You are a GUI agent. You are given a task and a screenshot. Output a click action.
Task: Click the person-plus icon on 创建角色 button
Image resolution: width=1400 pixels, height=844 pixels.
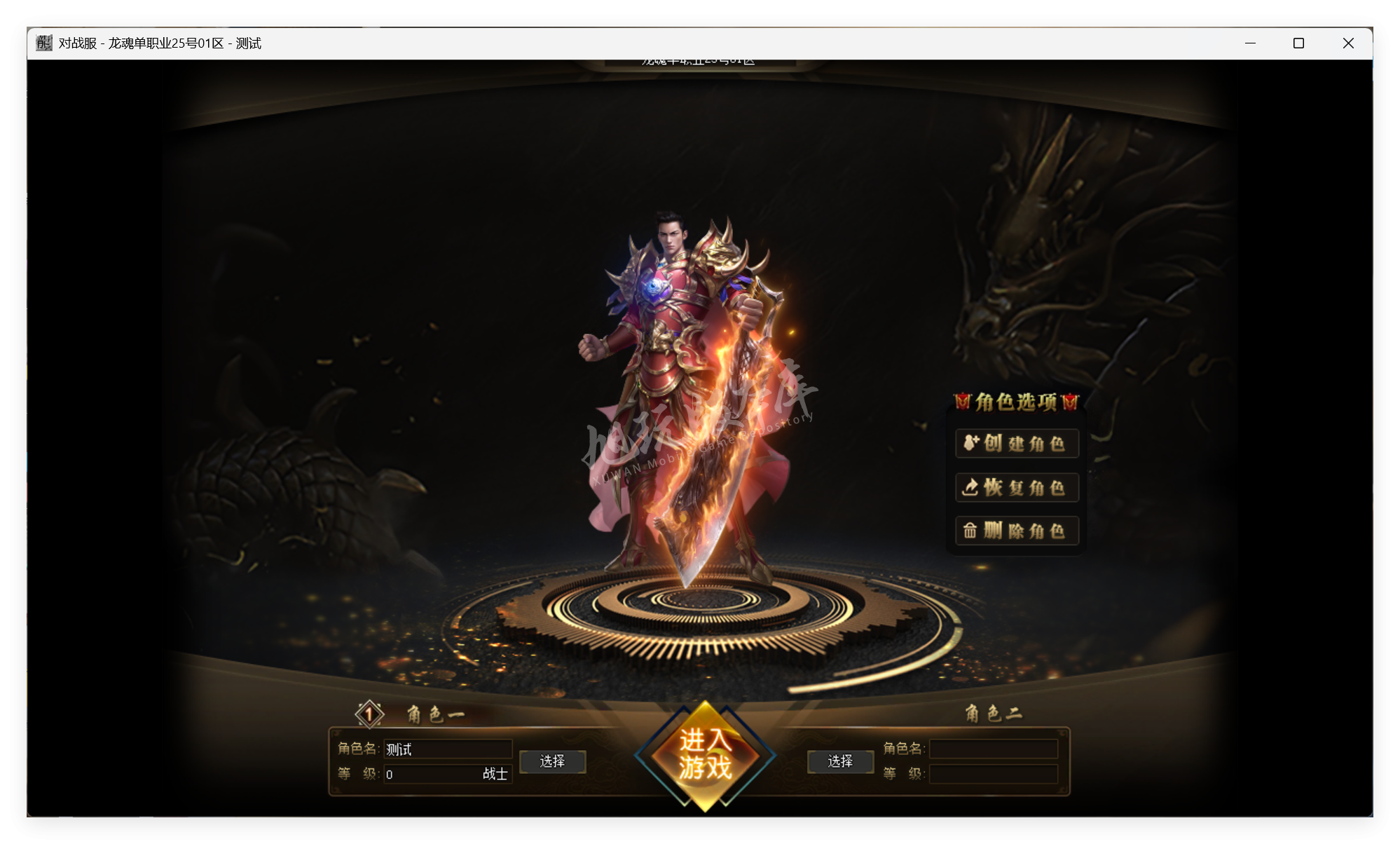click(x=970, y=443)
